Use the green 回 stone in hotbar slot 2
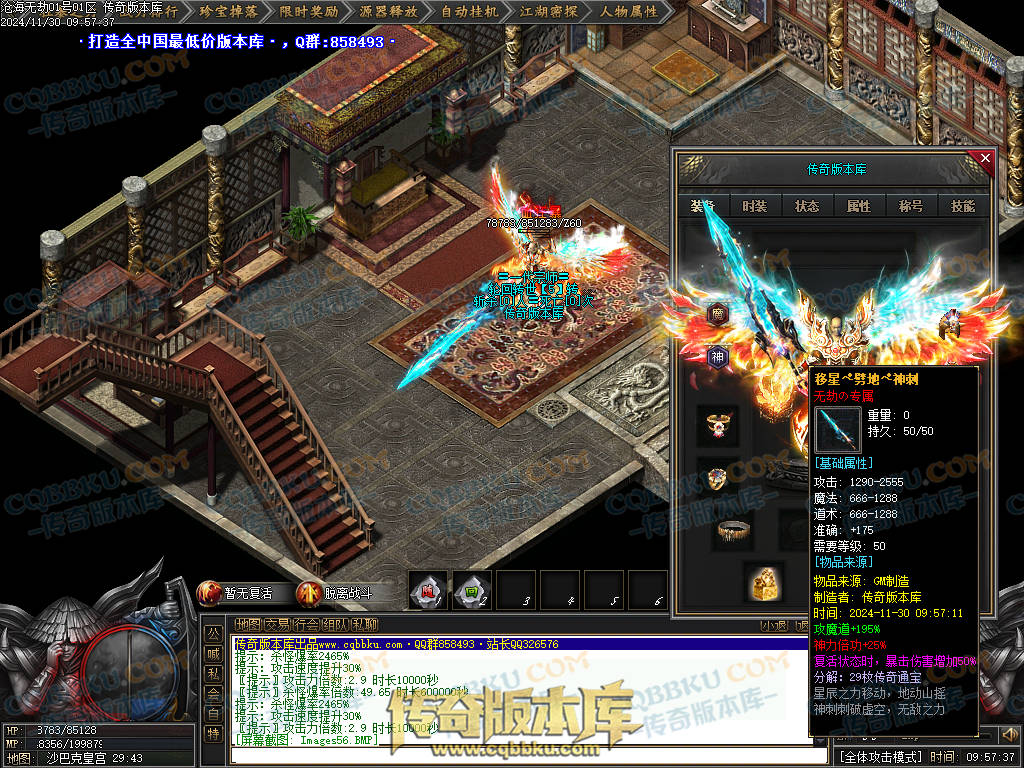The height and width of the screenshot is (768, 1024). tap(471, 591)
